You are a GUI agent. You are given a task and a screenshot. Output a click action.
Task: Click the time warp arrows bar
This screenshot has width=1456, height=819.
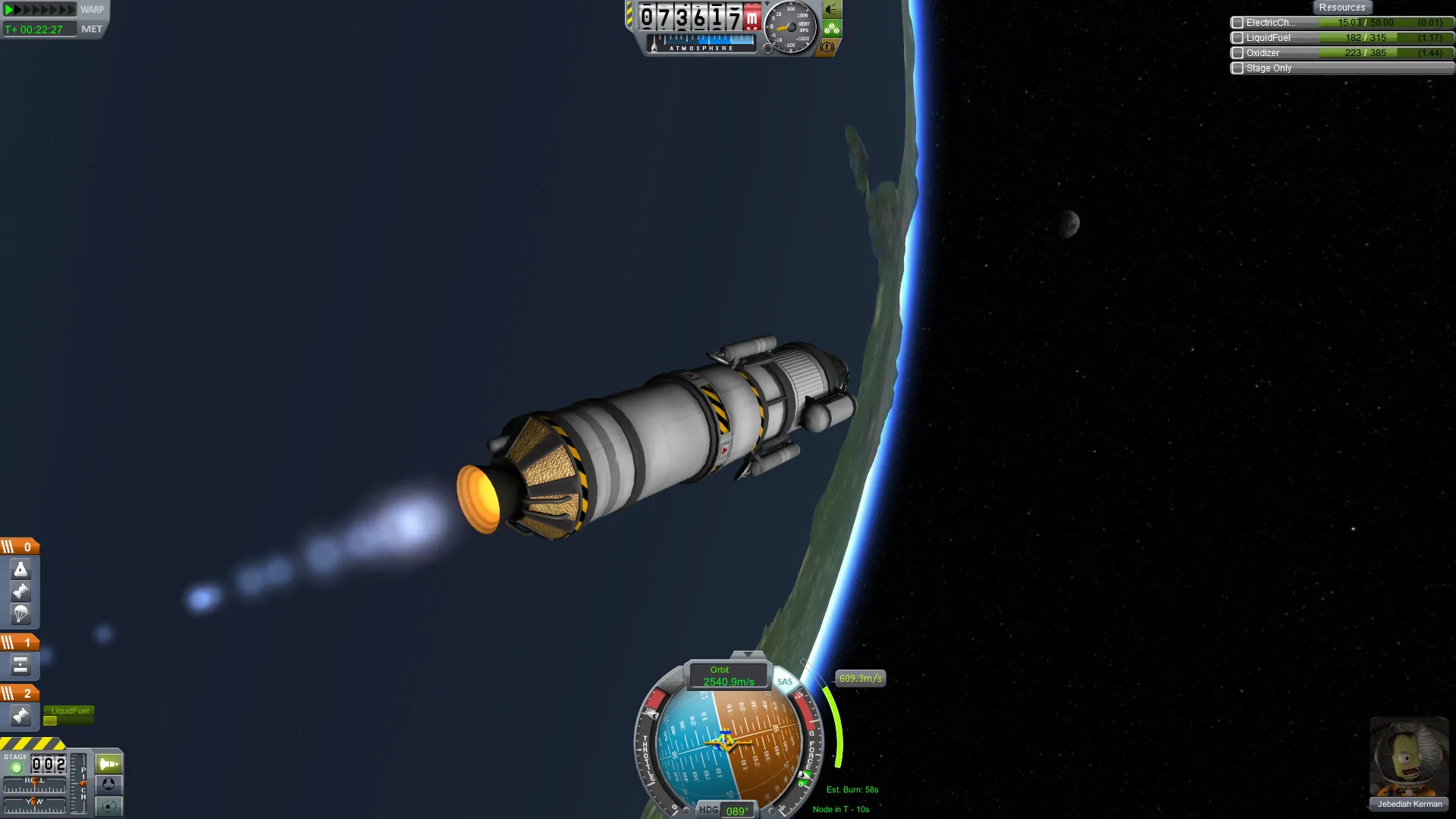(x=40, y=10)
